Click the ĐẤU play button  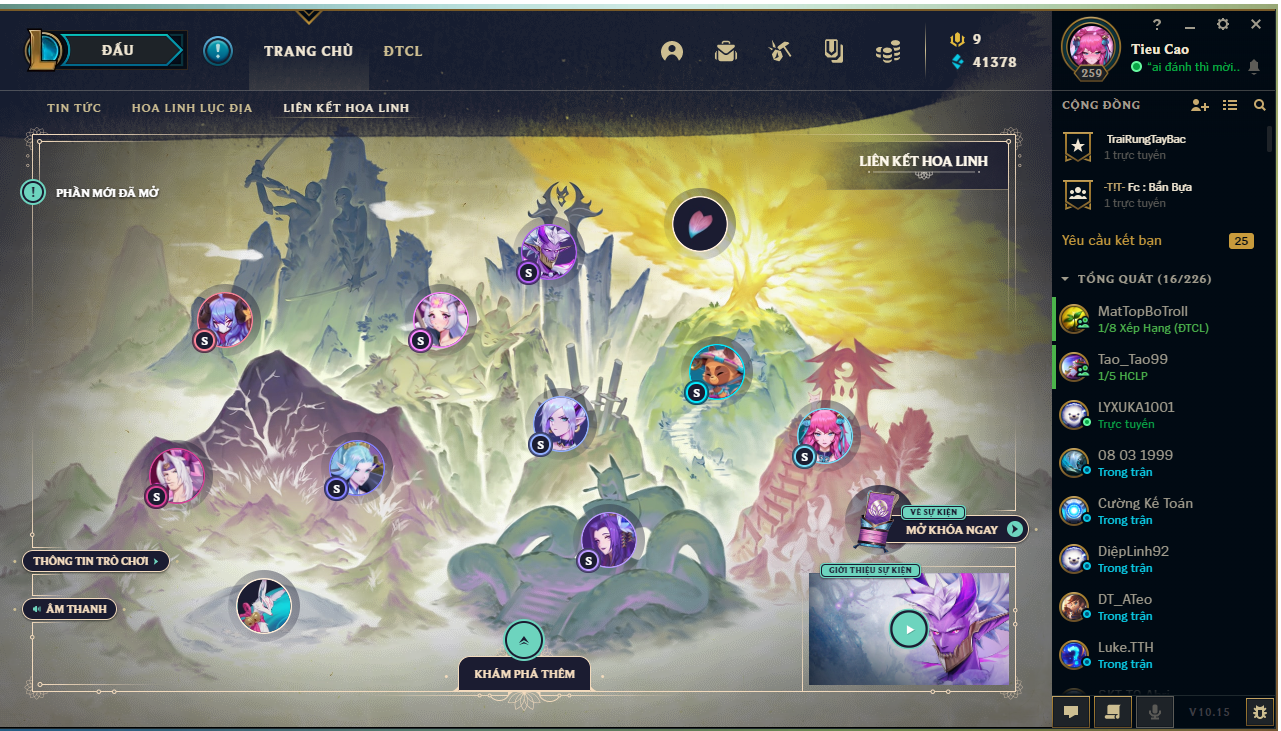118,50
